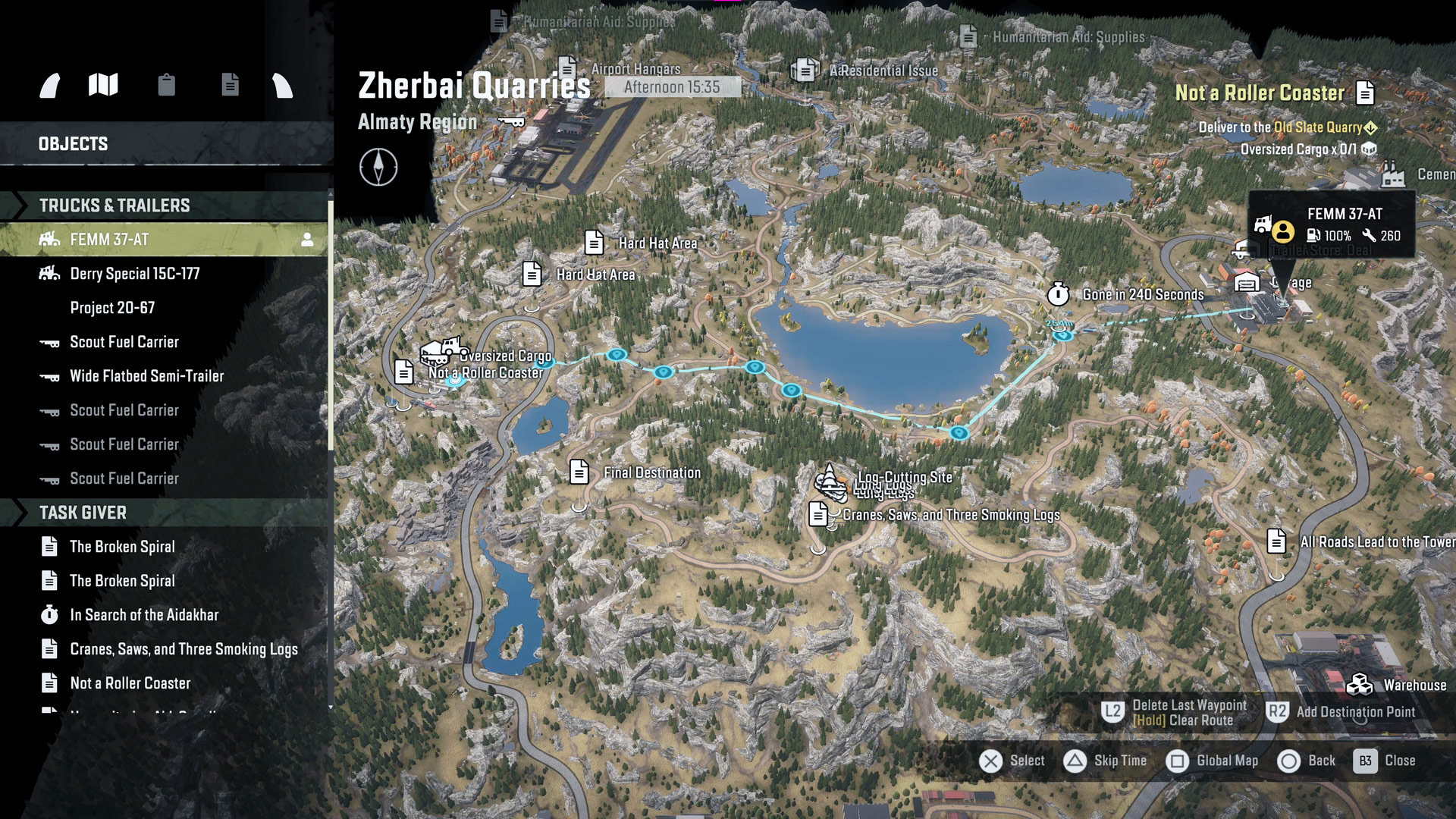The width and height of the screenshot is (1456, 819).
Task: Switch to the map tab icon
Action: pyautogui.click(x=103, y=85)
